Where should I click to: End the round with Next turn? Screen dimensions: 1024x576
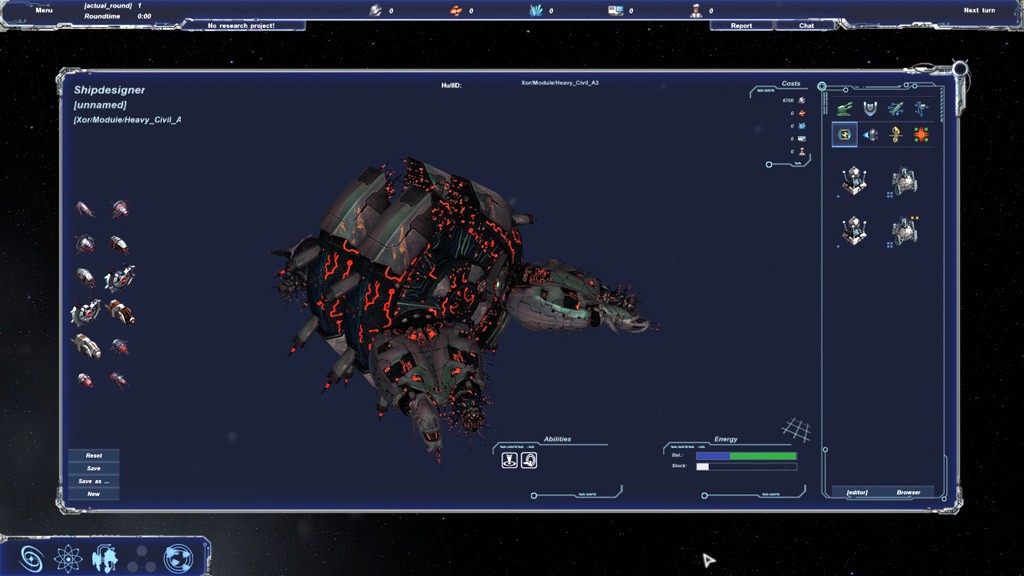click(x=979, y=10)
